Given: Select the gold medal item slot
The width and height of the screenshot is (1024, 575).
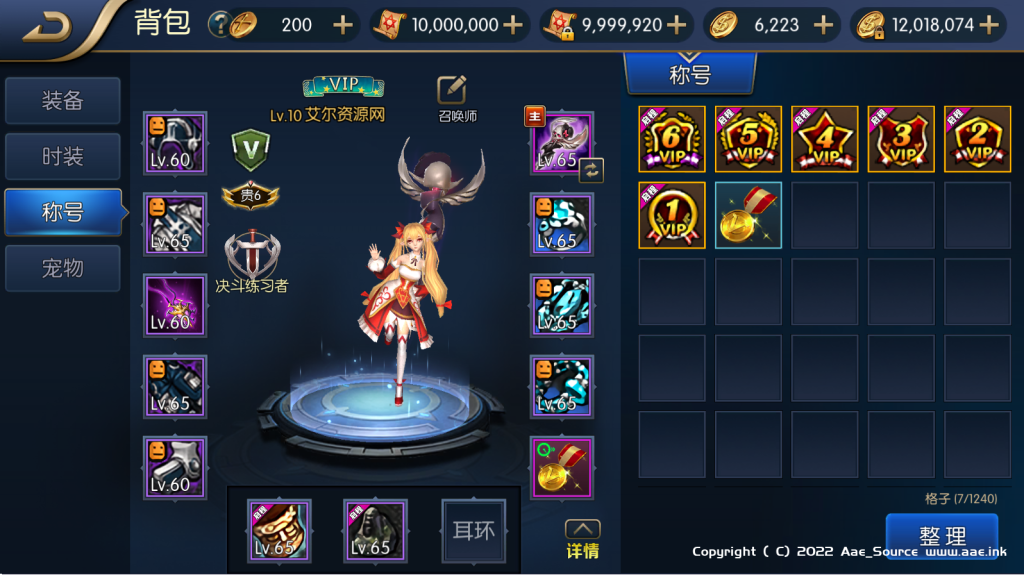Looking at the screenshot, I should tap(748, 215).
